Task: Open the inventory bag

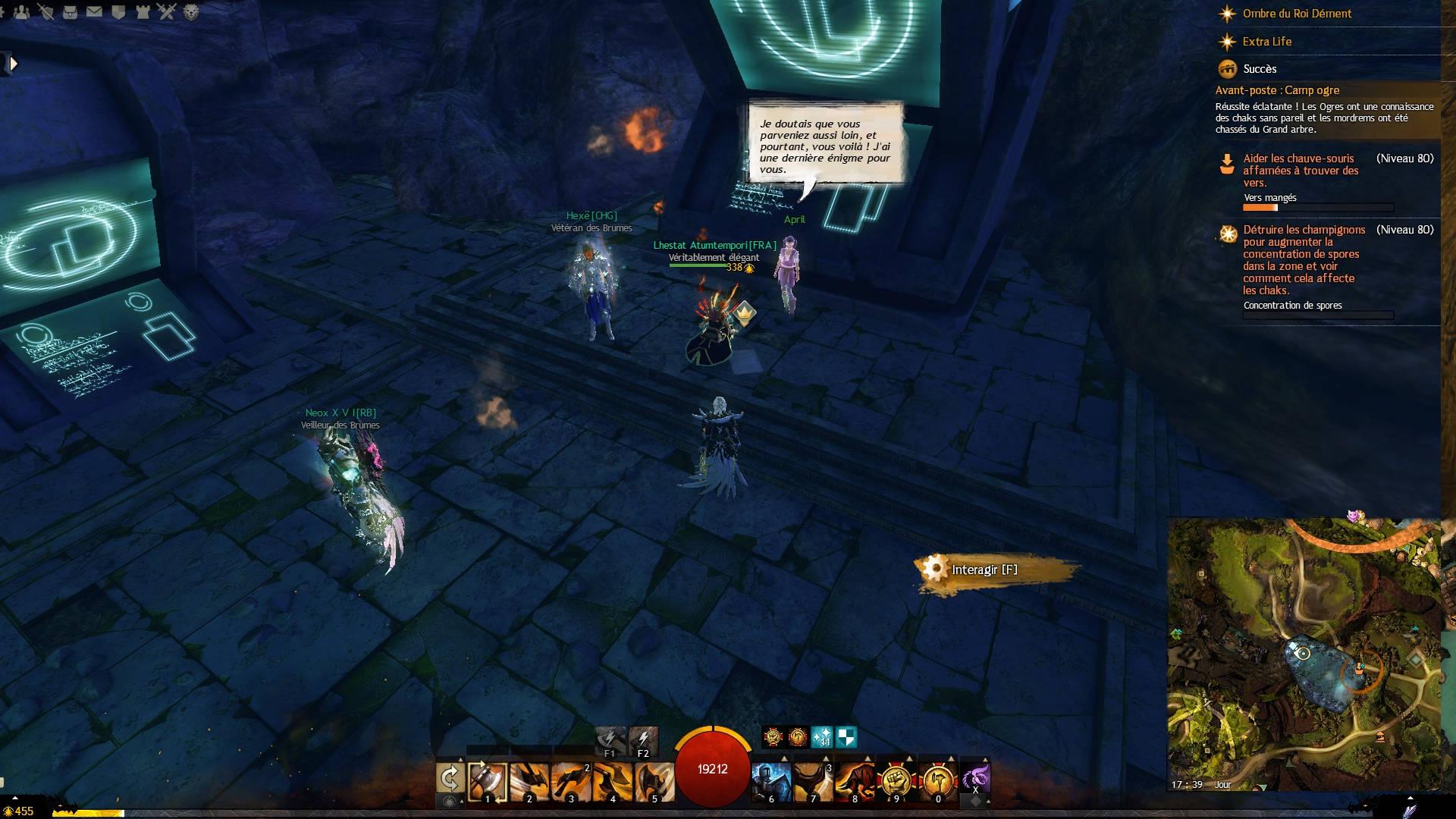Action: tap(70, 11)
